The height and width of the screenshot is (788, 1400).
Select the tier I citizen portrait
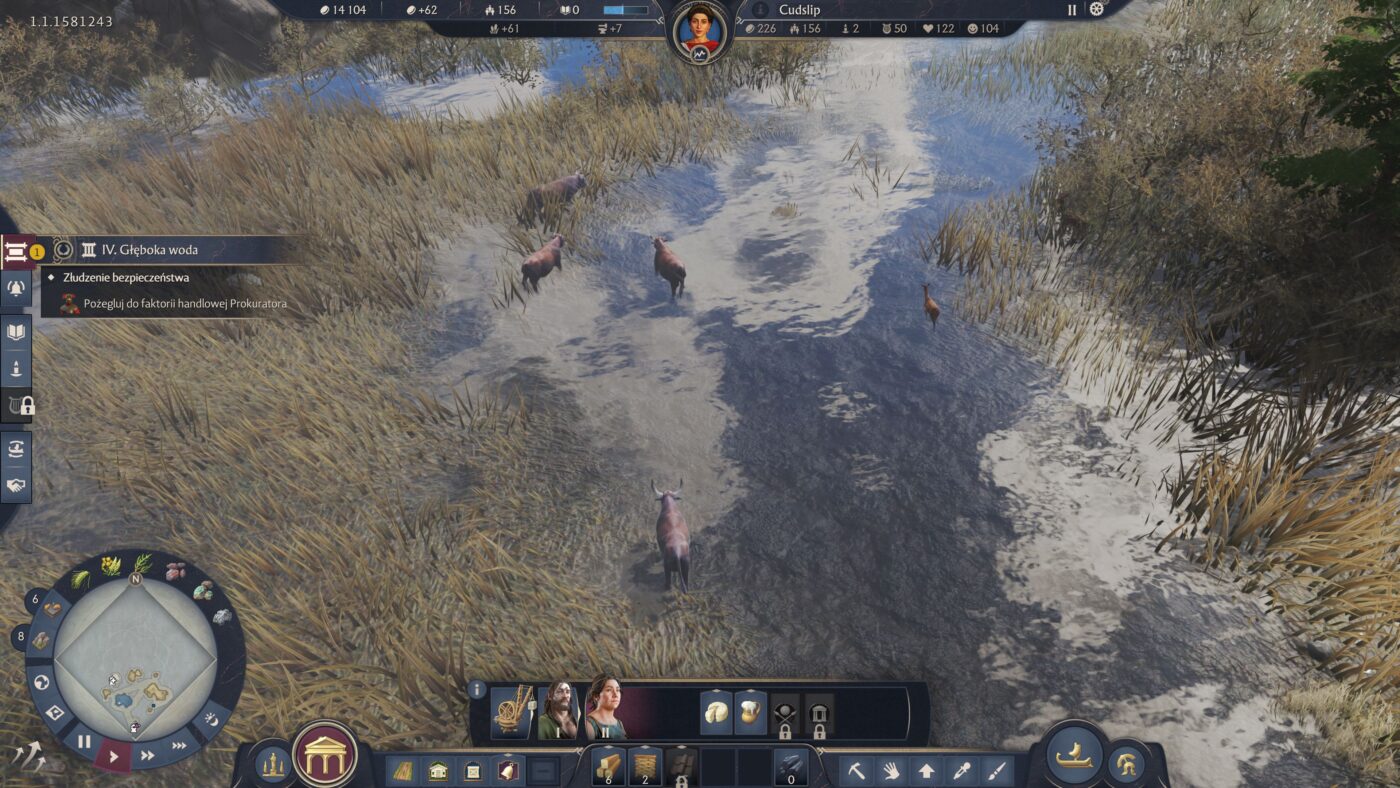pos(557,712)
